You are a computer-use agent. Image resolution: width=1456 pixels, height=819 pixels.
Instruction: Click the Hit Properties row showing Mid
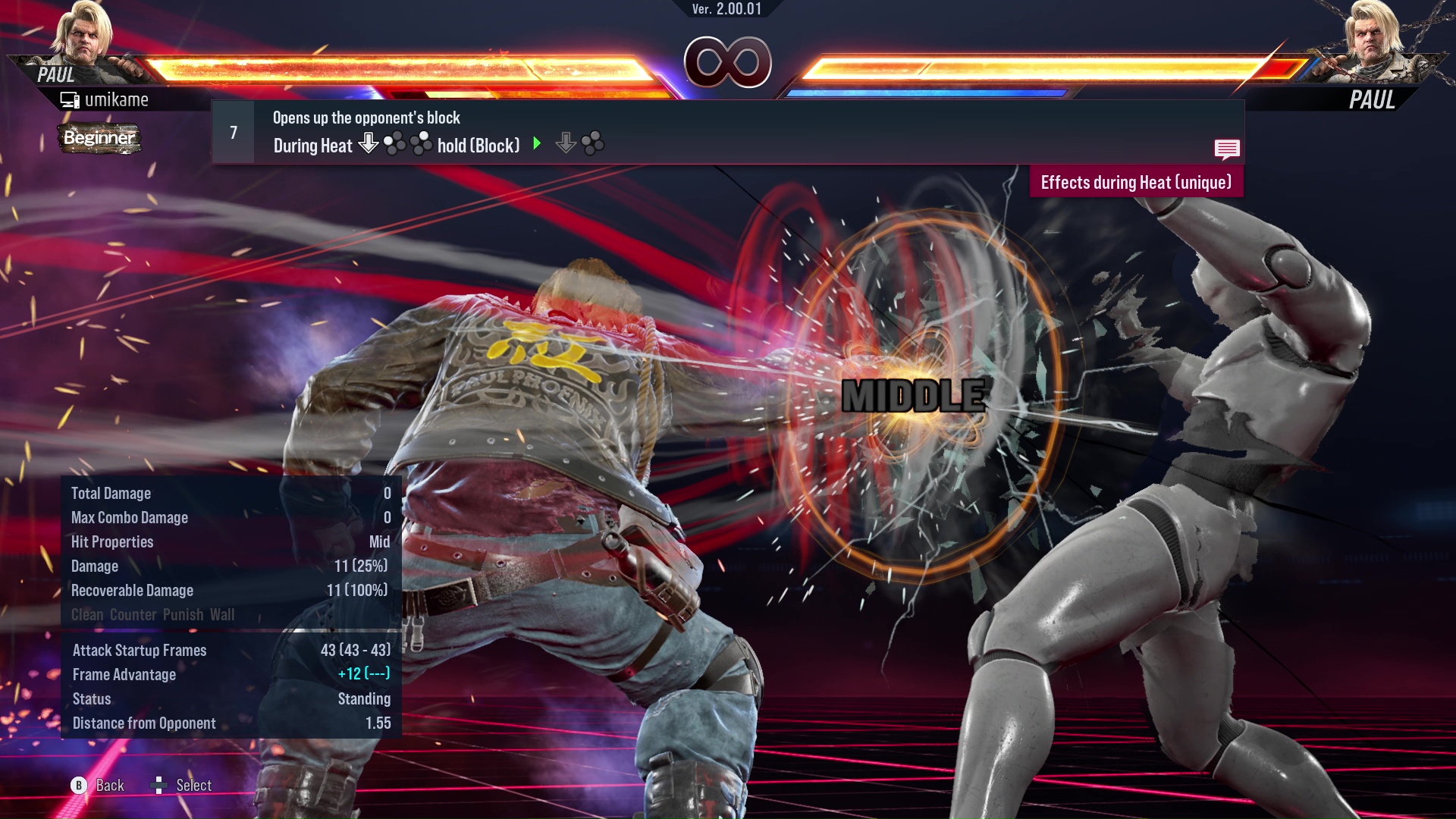(x=227, y=541)
